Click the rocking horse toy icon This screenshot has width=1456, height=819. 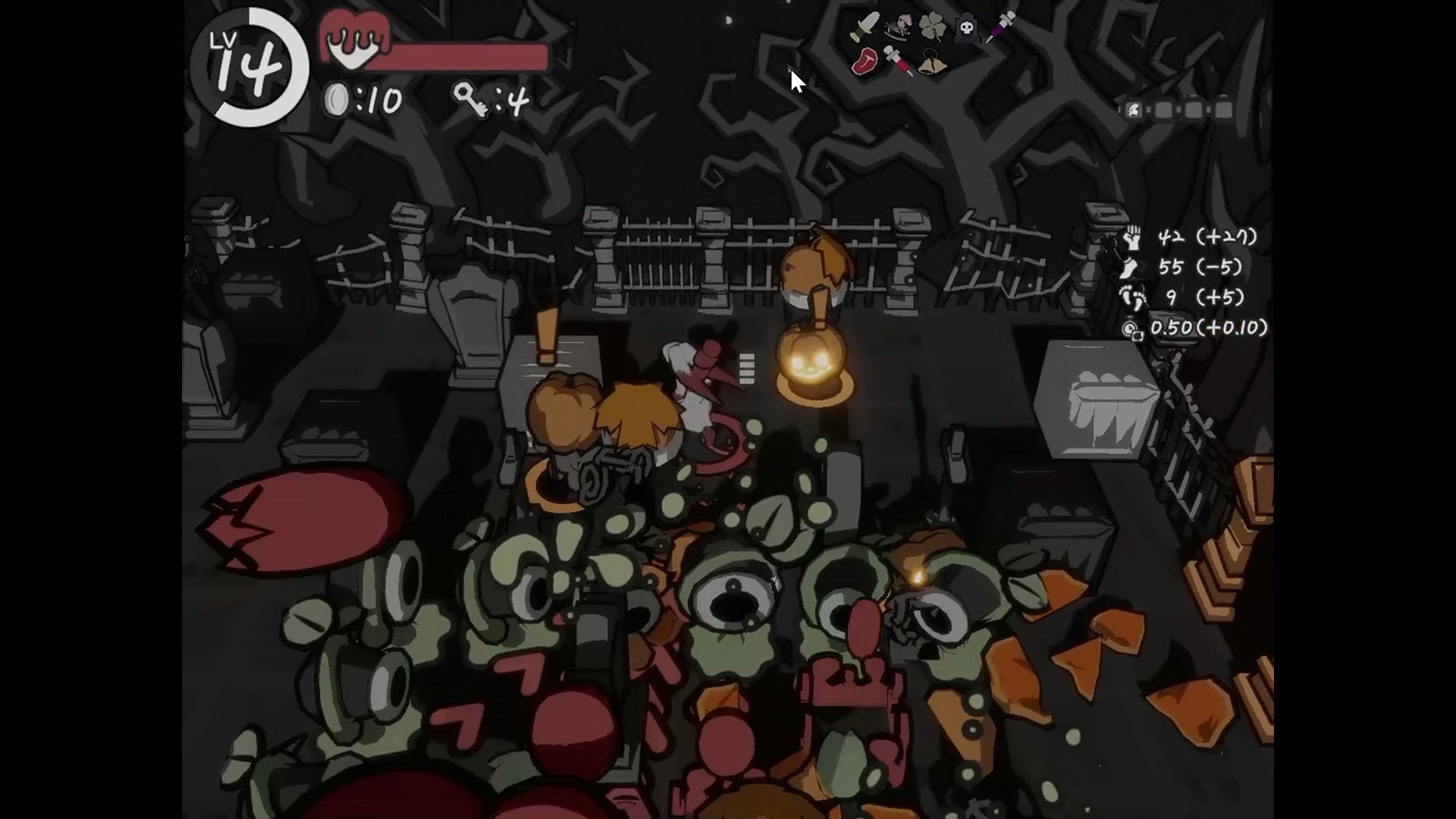pos(896,27)
